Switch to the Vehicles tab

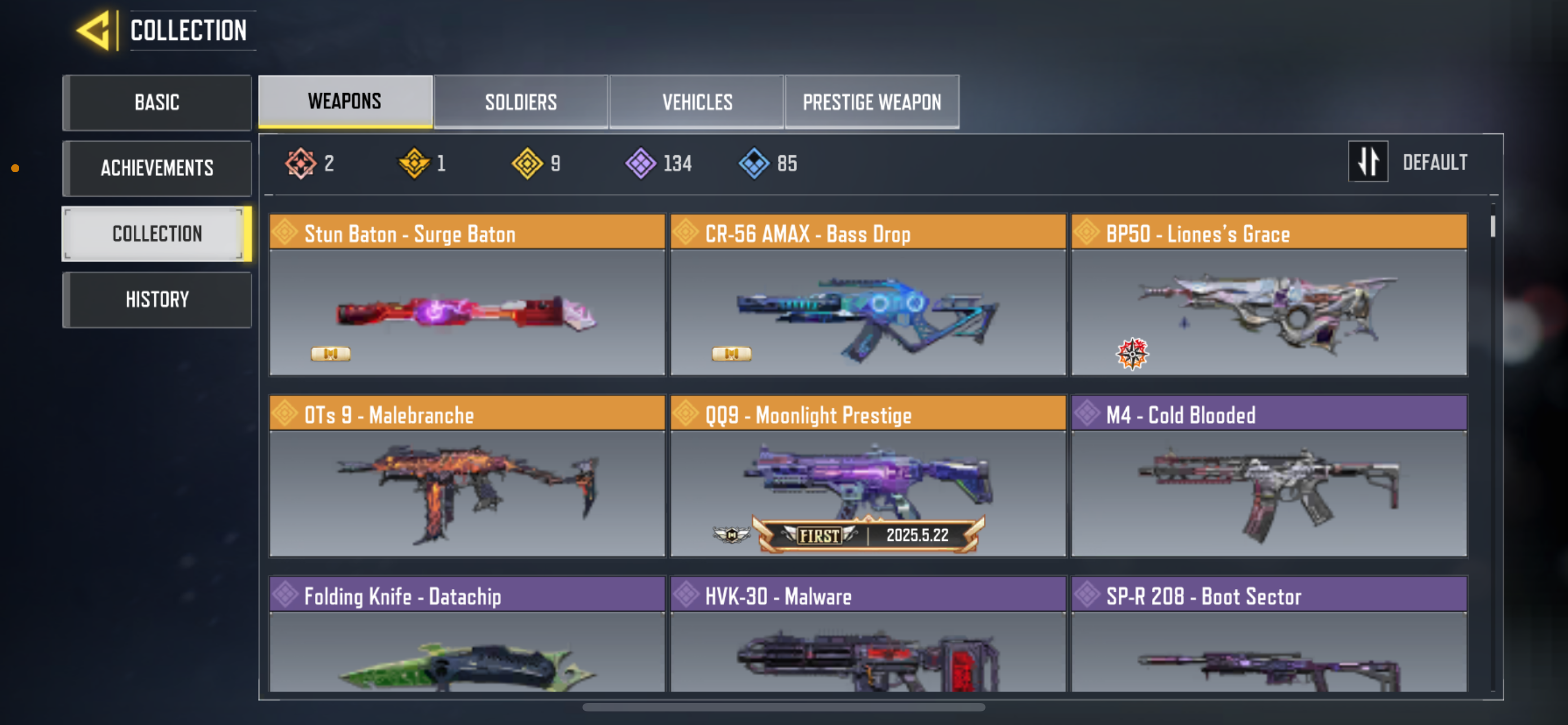point(697,102)
